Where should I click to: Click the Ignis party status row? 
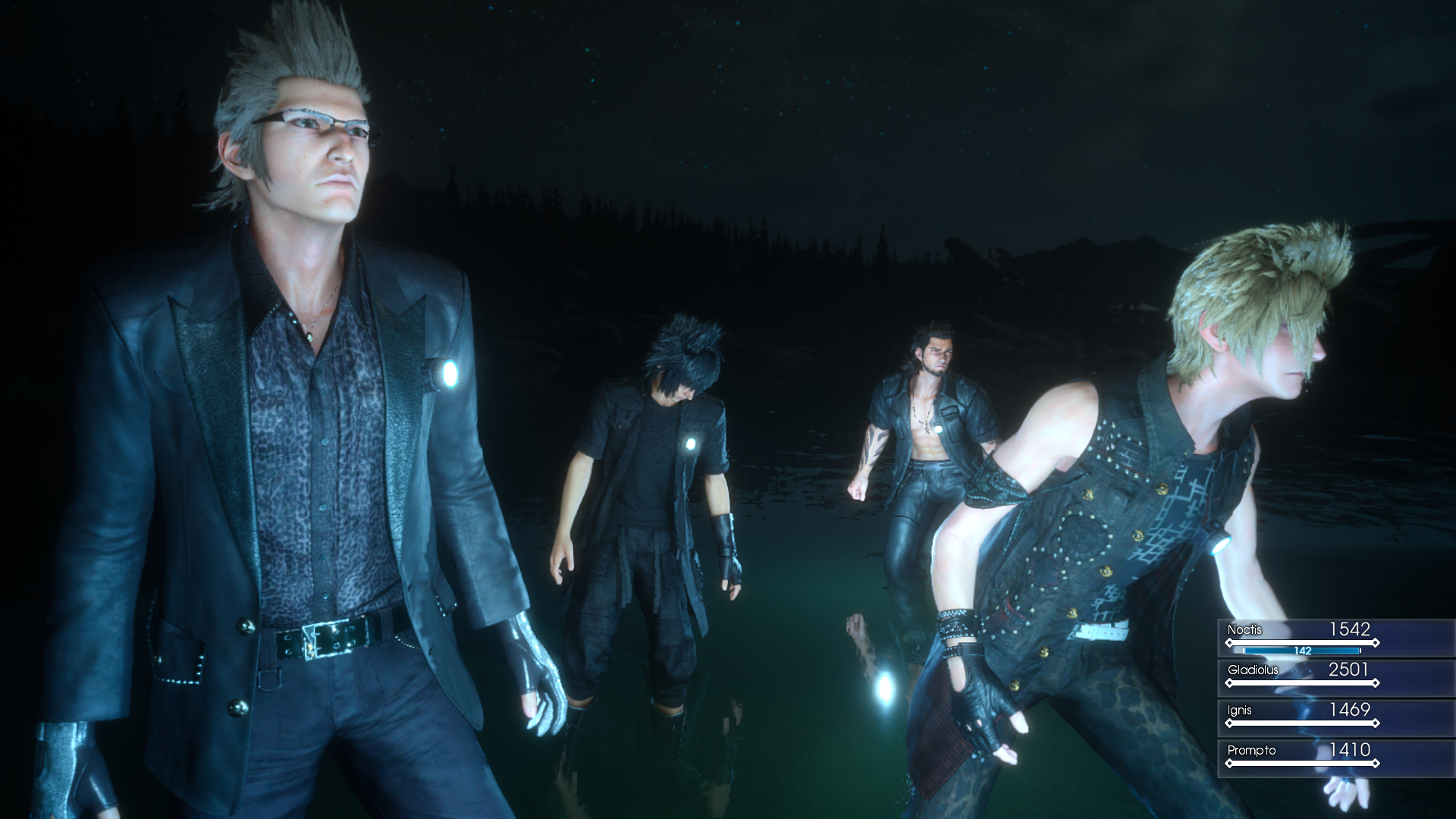[x=1301, y=716]
